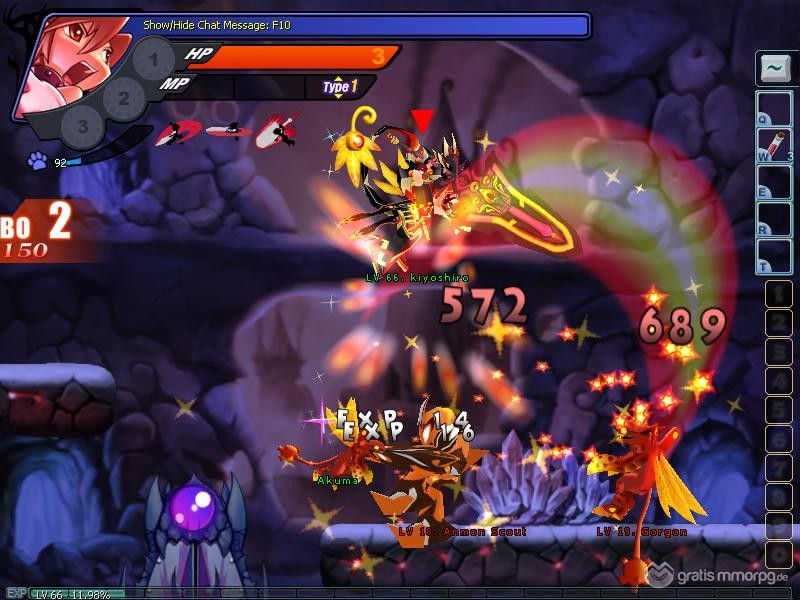Activate the third red blade skill icon
The height and width of the screenshot is (600, 800).
271,131
